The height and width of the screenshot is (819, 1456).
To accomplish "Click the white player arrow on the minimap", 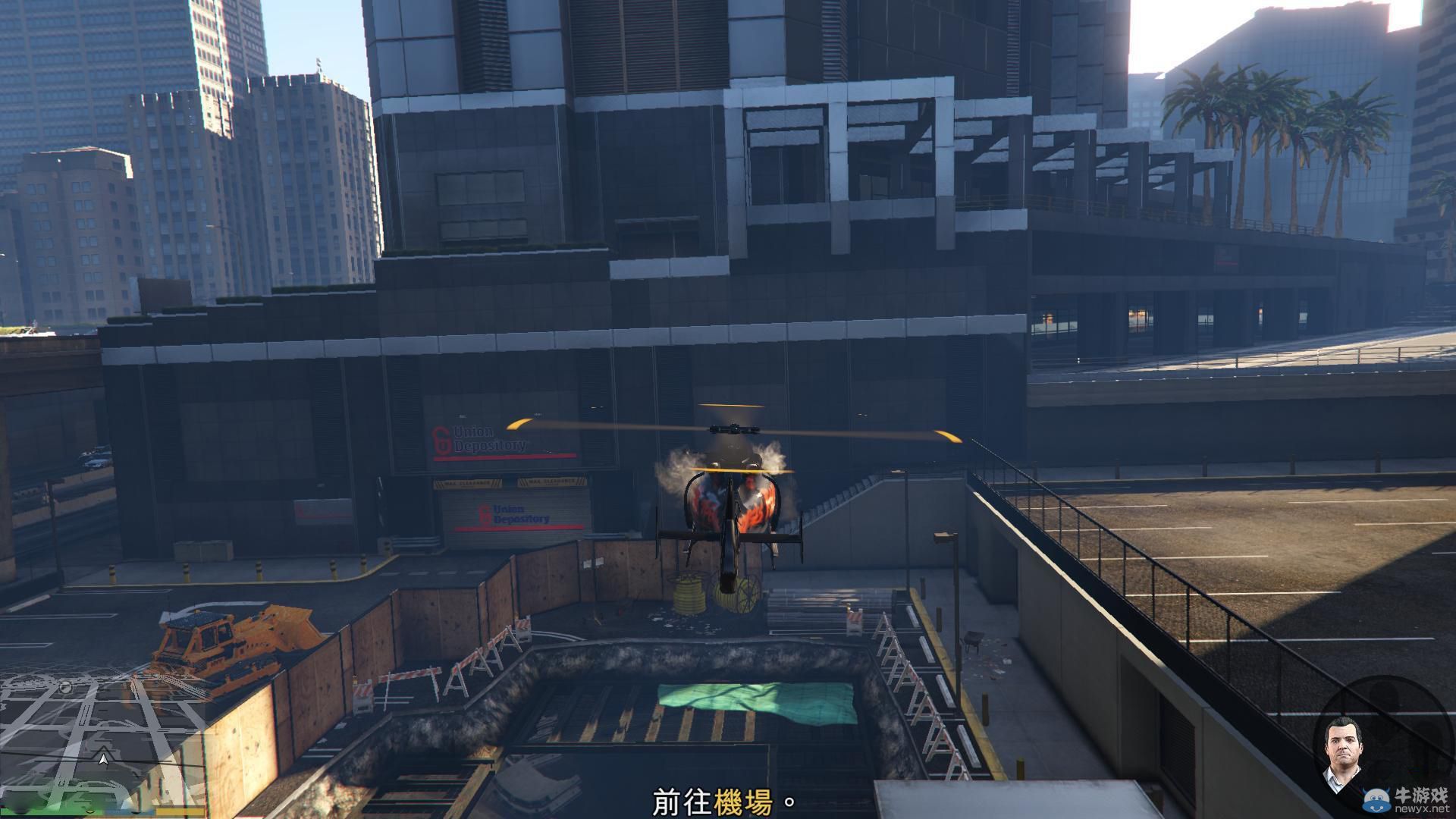I will (104, 759).
